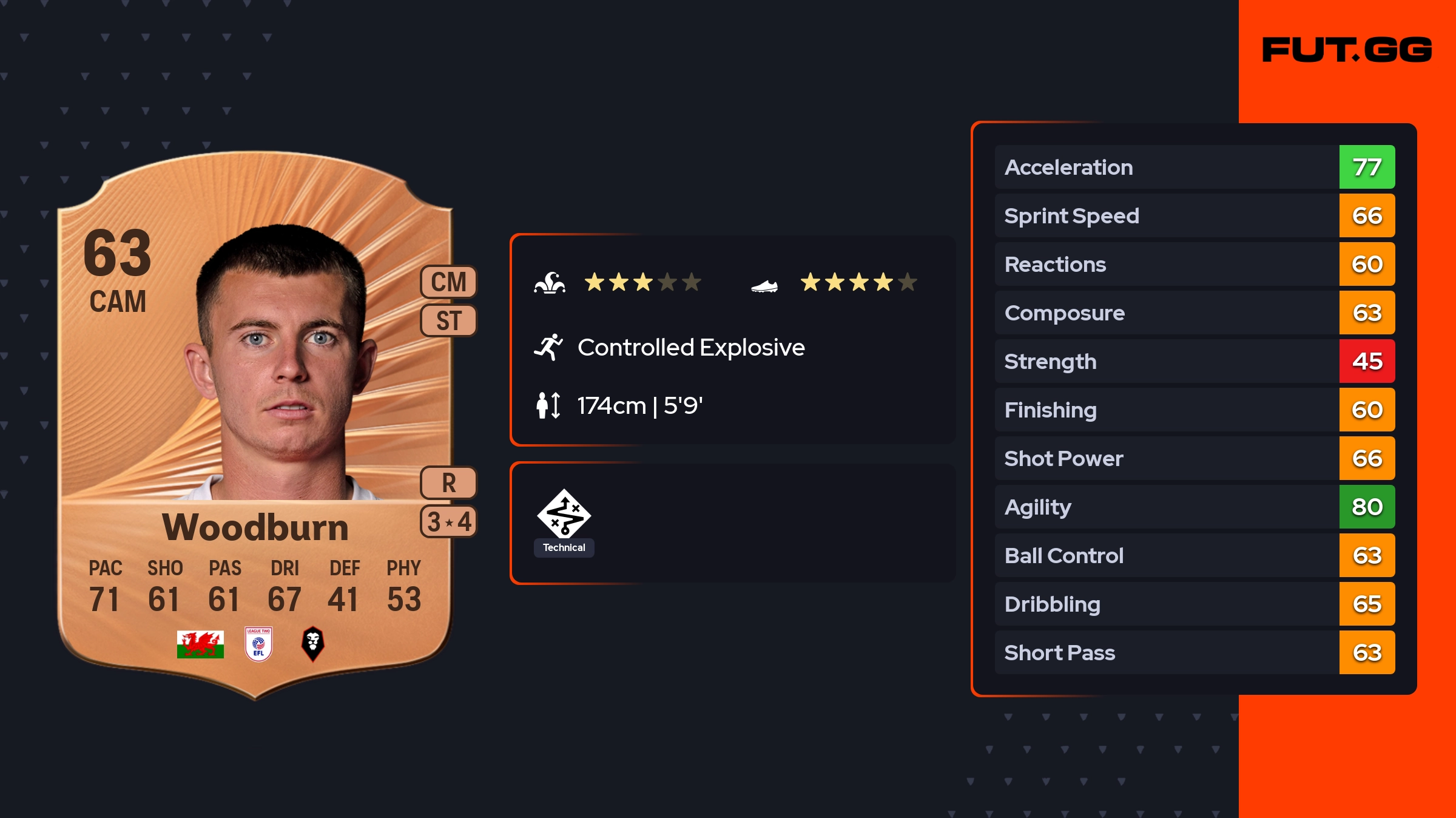Choose the CM alternate position badge
The image size is (1456, 818).
449,282
